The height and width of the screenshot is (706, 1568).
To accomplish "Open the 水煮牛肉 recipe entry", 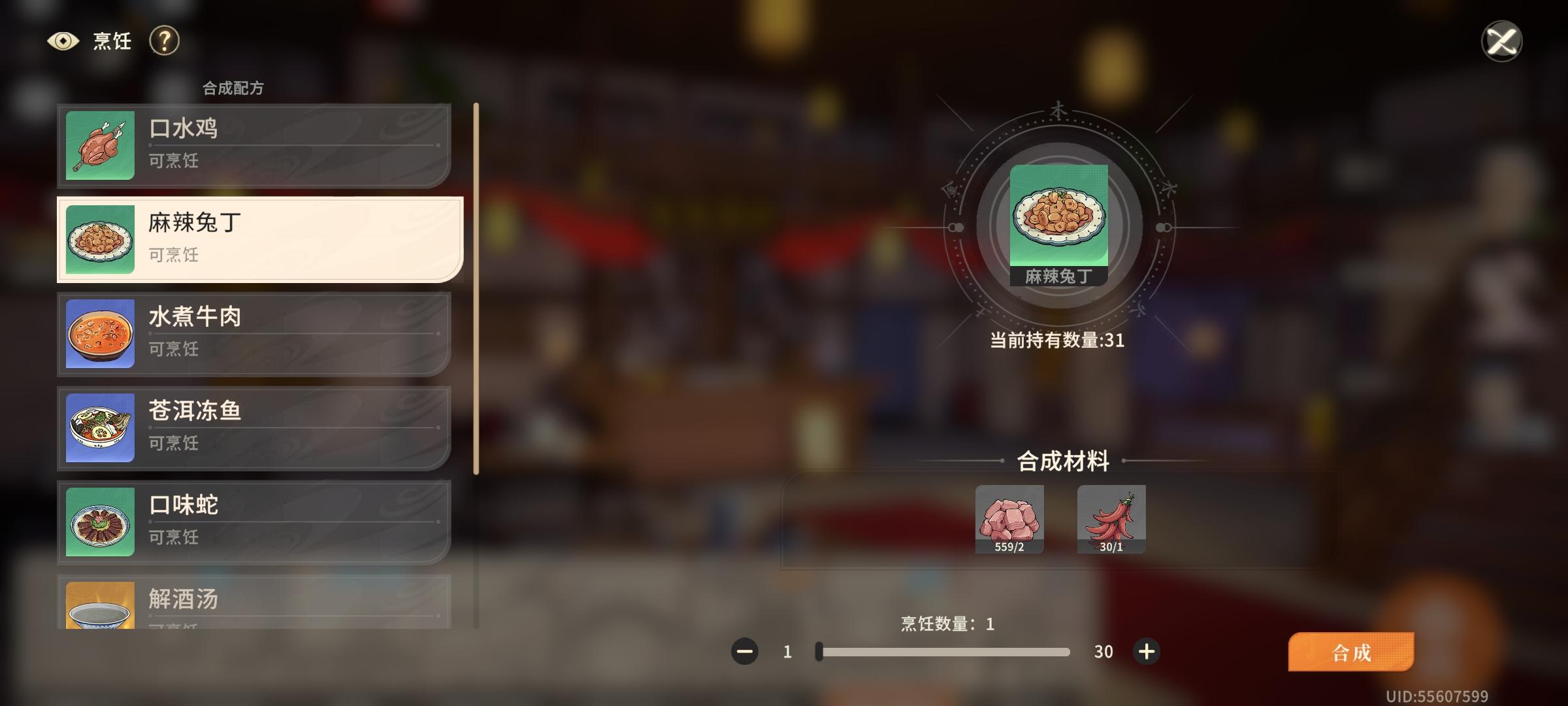I will click(x=255, y=334).
